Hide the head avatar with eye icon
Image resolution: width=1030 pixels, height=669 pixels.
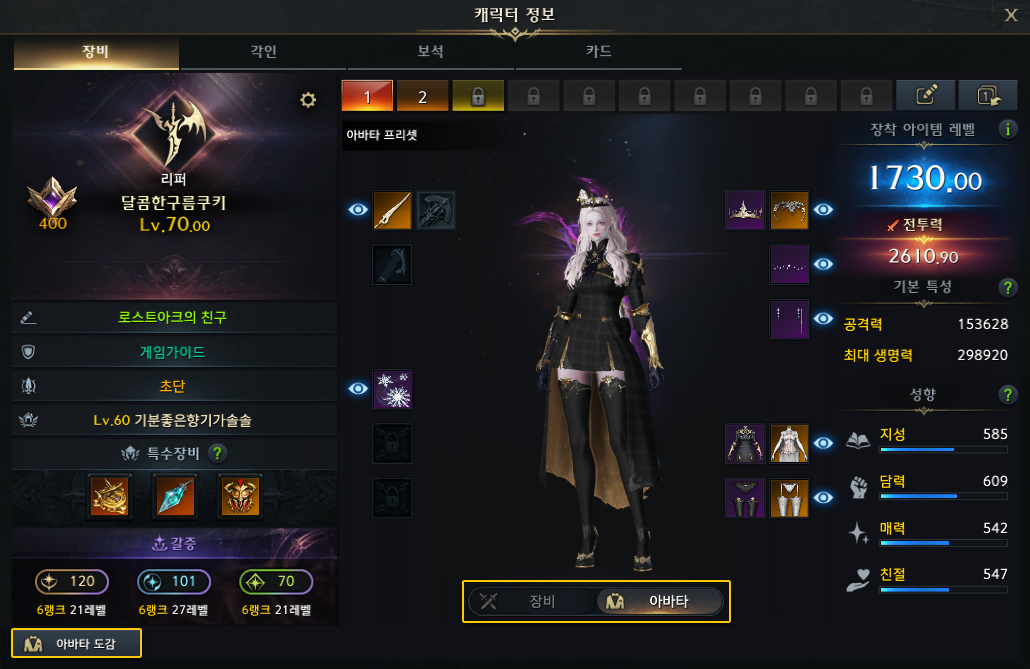(x=823, y=210)
